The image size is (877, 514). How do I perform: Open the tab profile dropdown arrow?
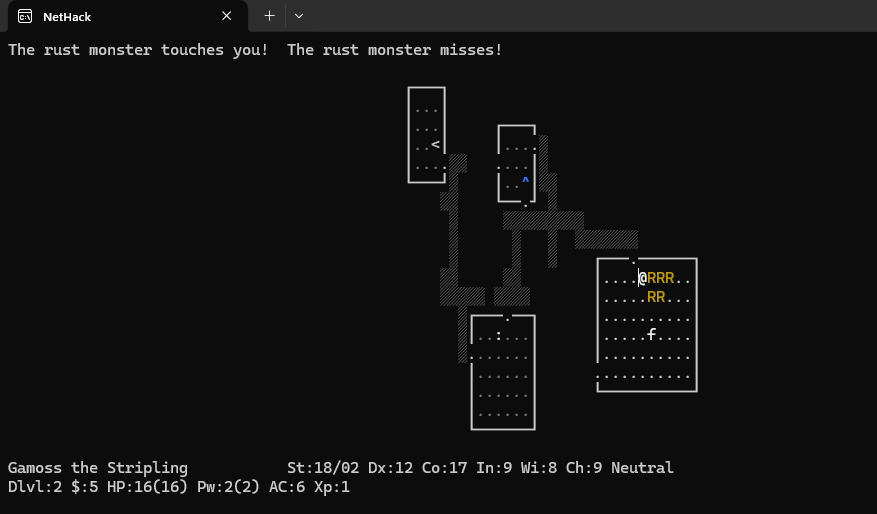point(299,16)
